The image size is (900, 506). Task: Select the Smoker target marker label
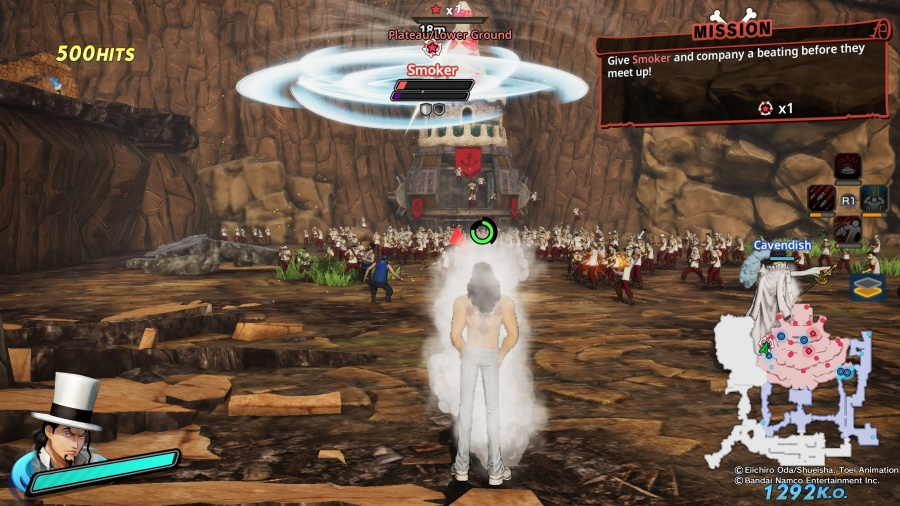[x=432, y=71]
